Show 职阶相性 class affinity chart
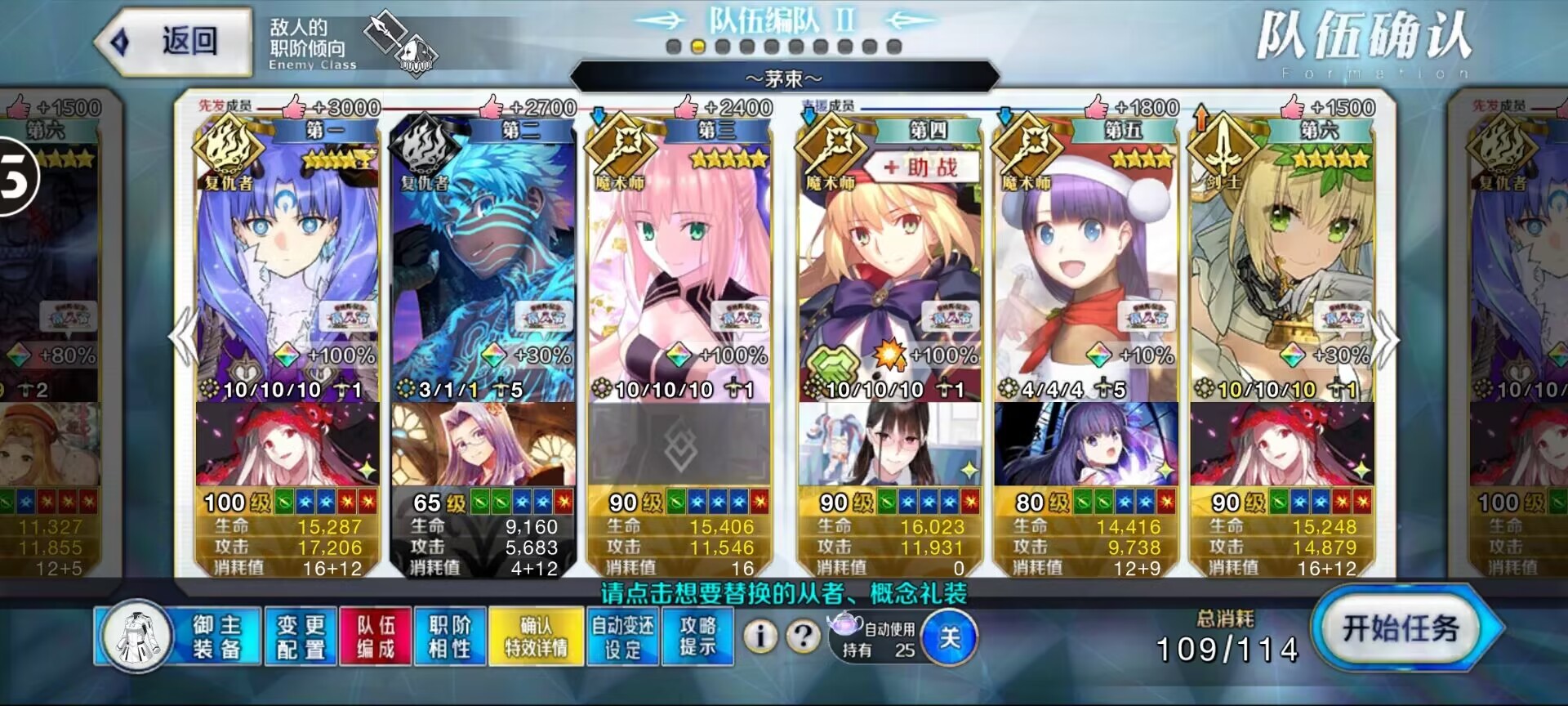 450,637
